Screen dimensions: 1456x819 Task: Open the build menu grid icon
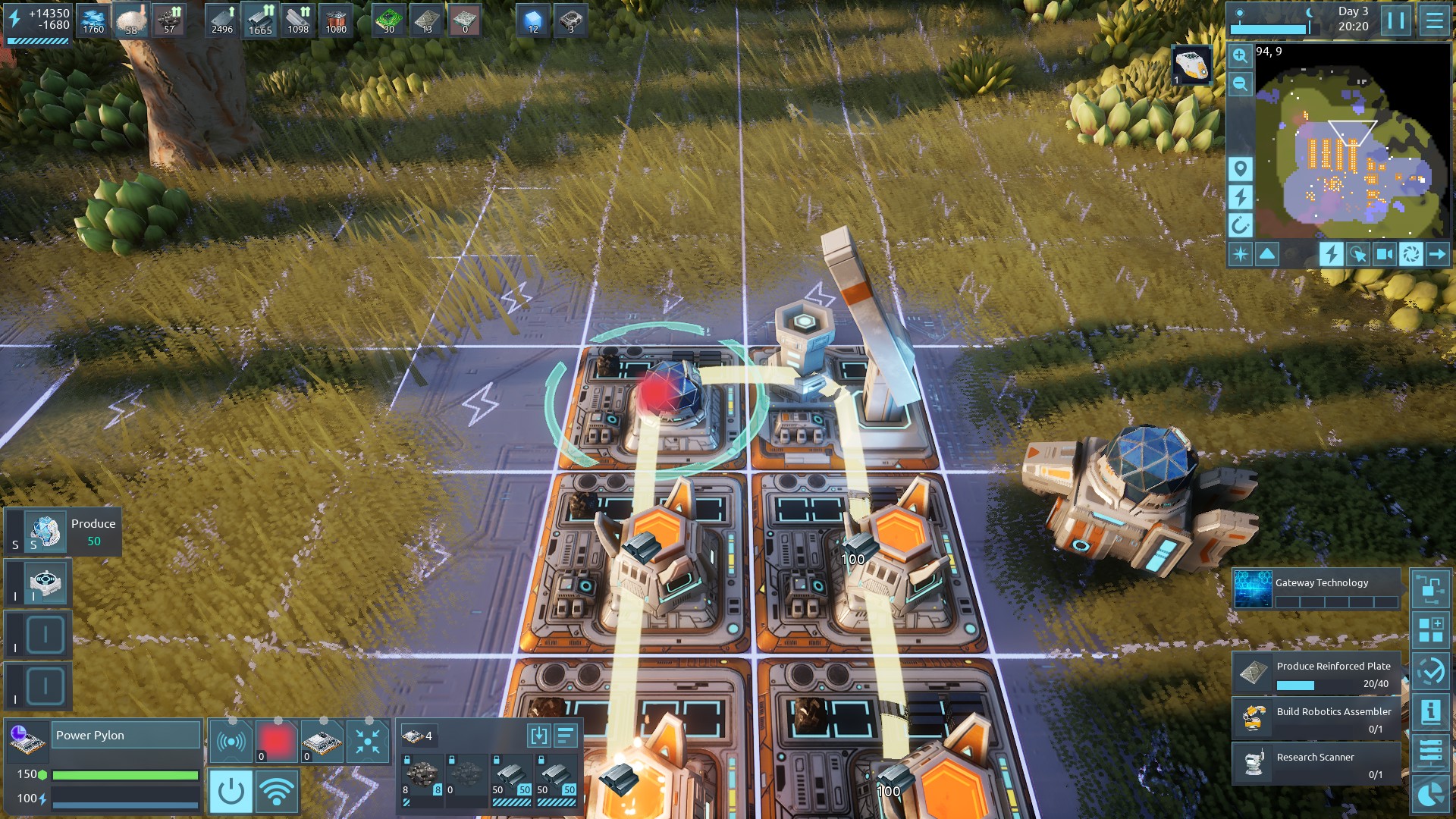tap(1430, 629)
